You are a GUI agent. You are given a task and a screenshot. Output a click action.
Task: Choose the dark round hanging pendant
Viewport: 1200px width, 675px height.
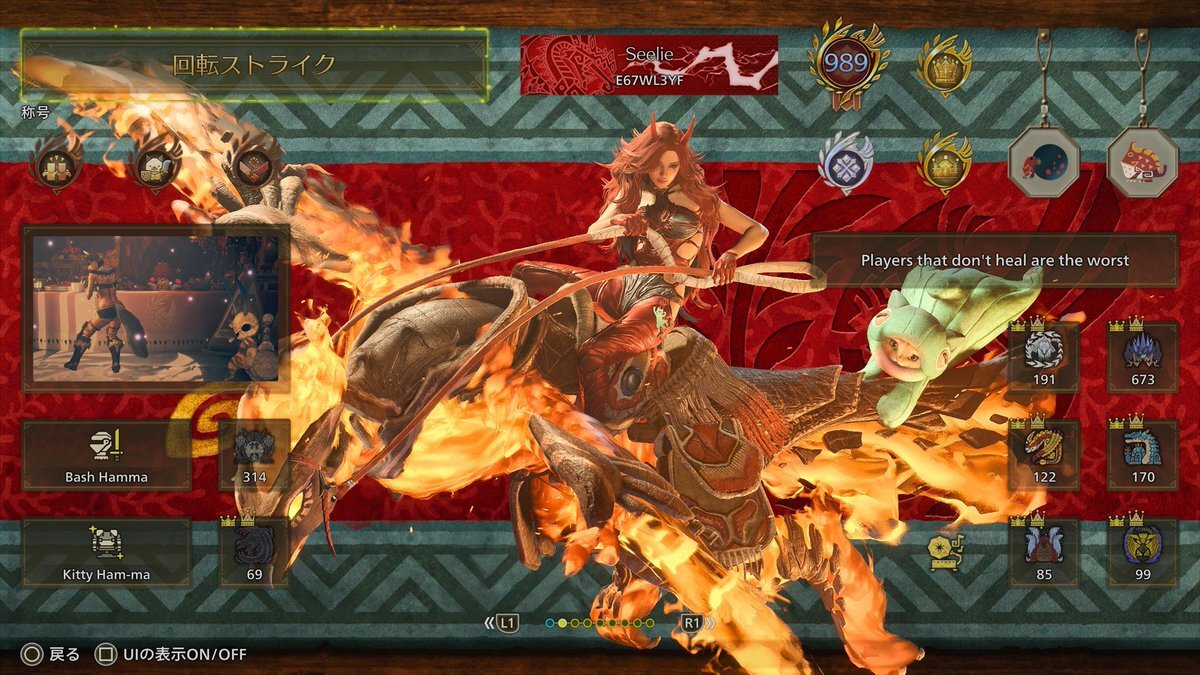pyautogui.click(x=1043, y=162)
